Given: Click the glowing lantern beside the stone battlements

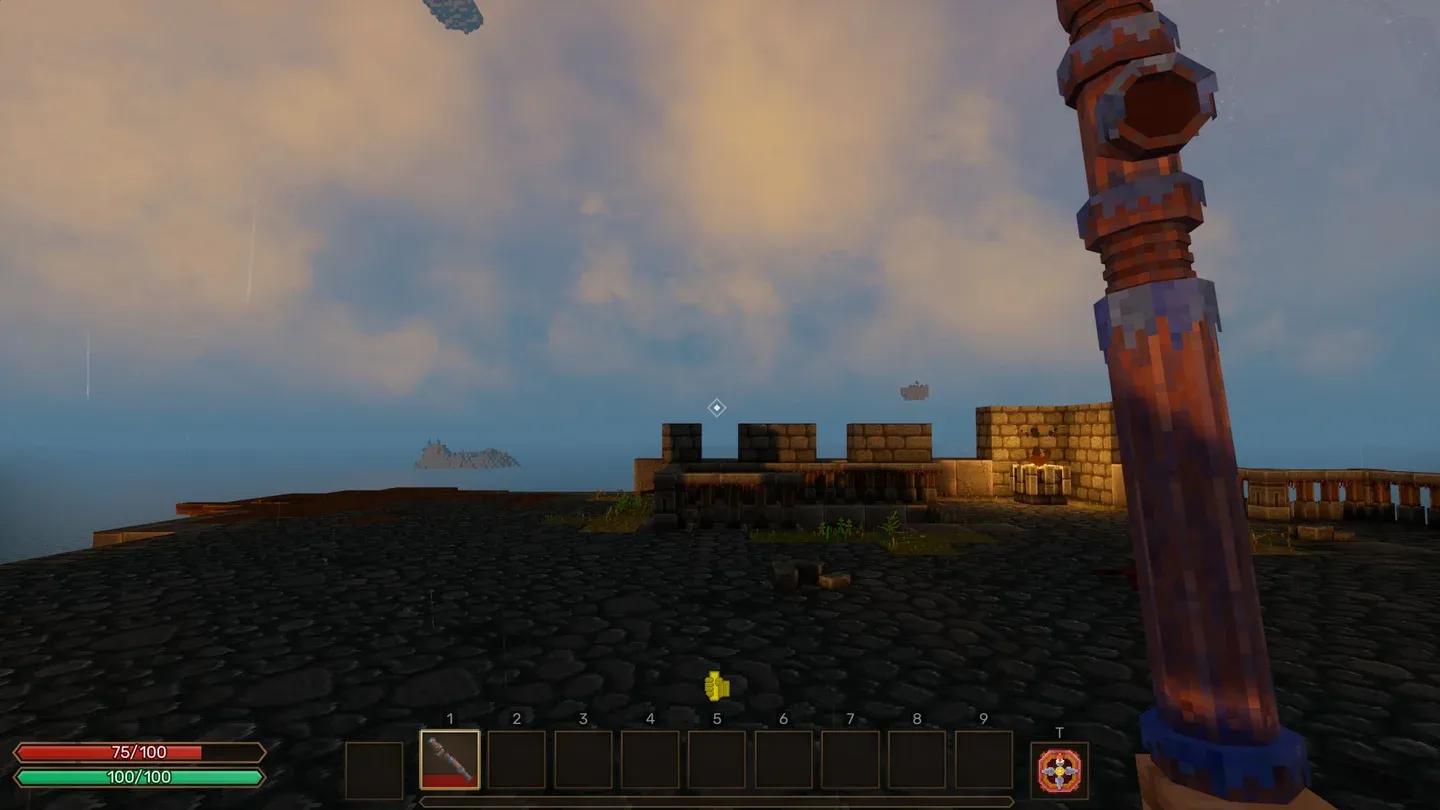Looking at the screenshot, I should [x=1038, y=455].
